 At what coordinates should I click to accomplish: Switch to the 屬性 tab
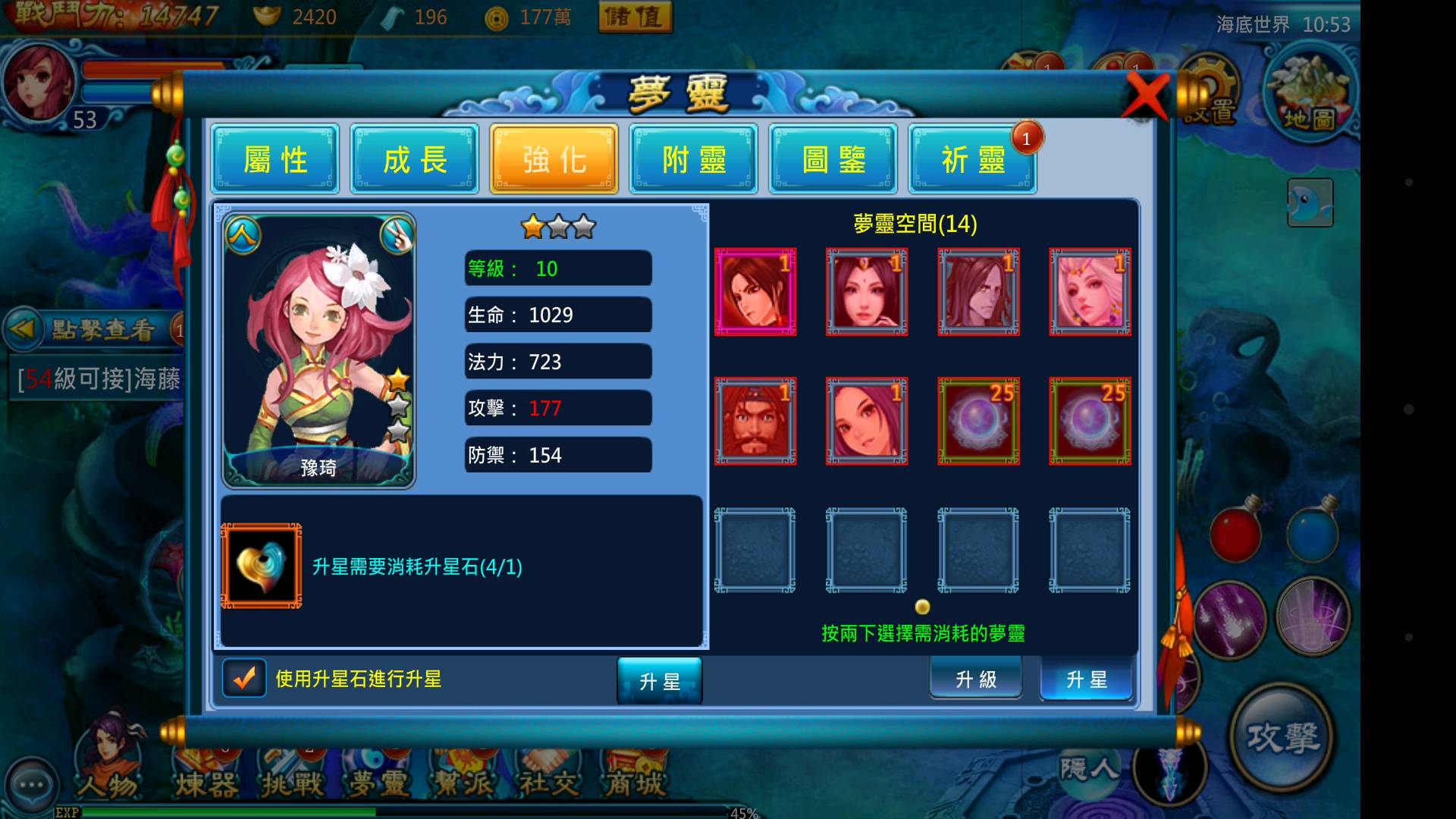coord(275,159)
